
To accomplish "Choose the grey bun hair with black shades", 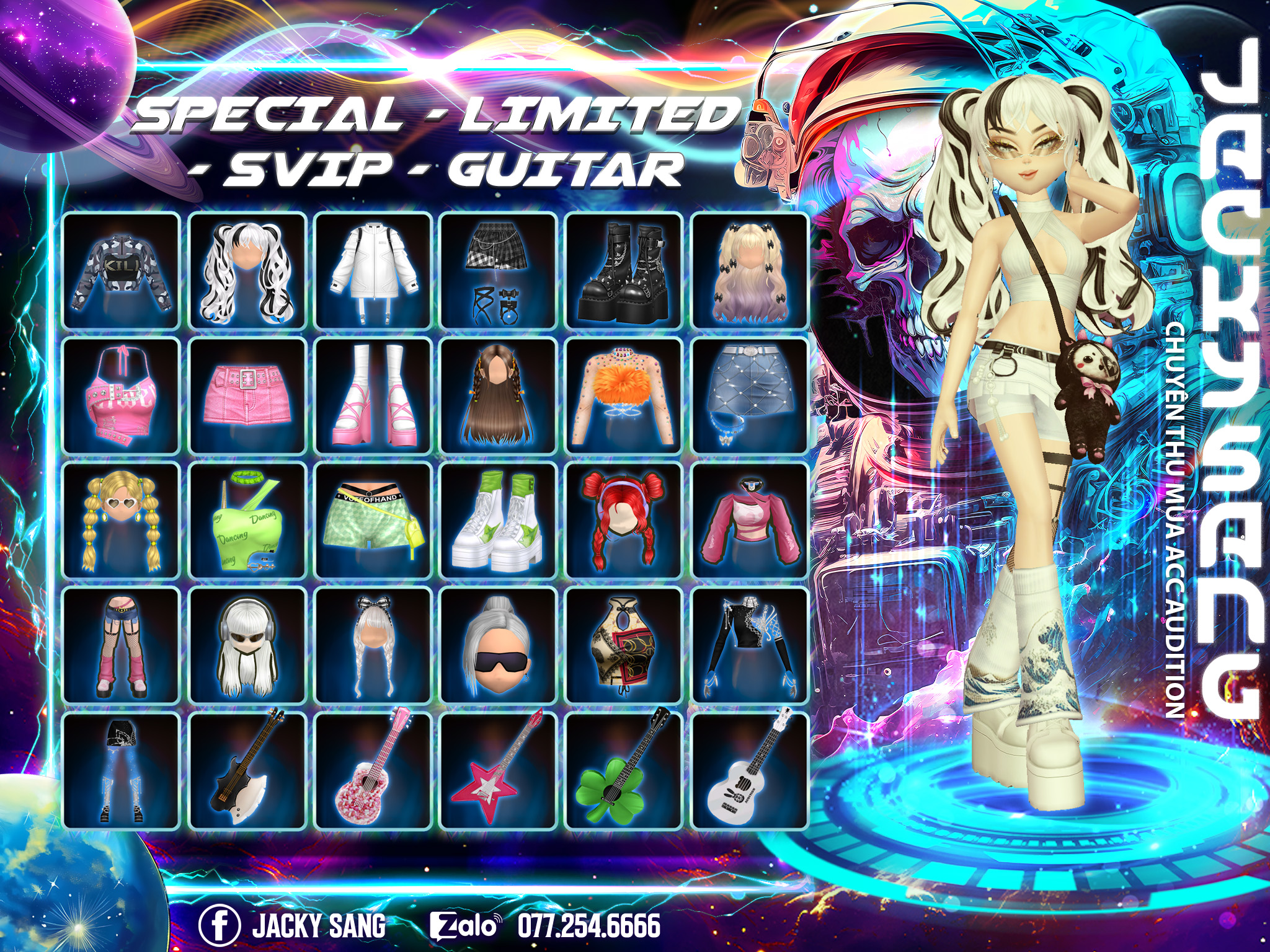I will (498, 646).
